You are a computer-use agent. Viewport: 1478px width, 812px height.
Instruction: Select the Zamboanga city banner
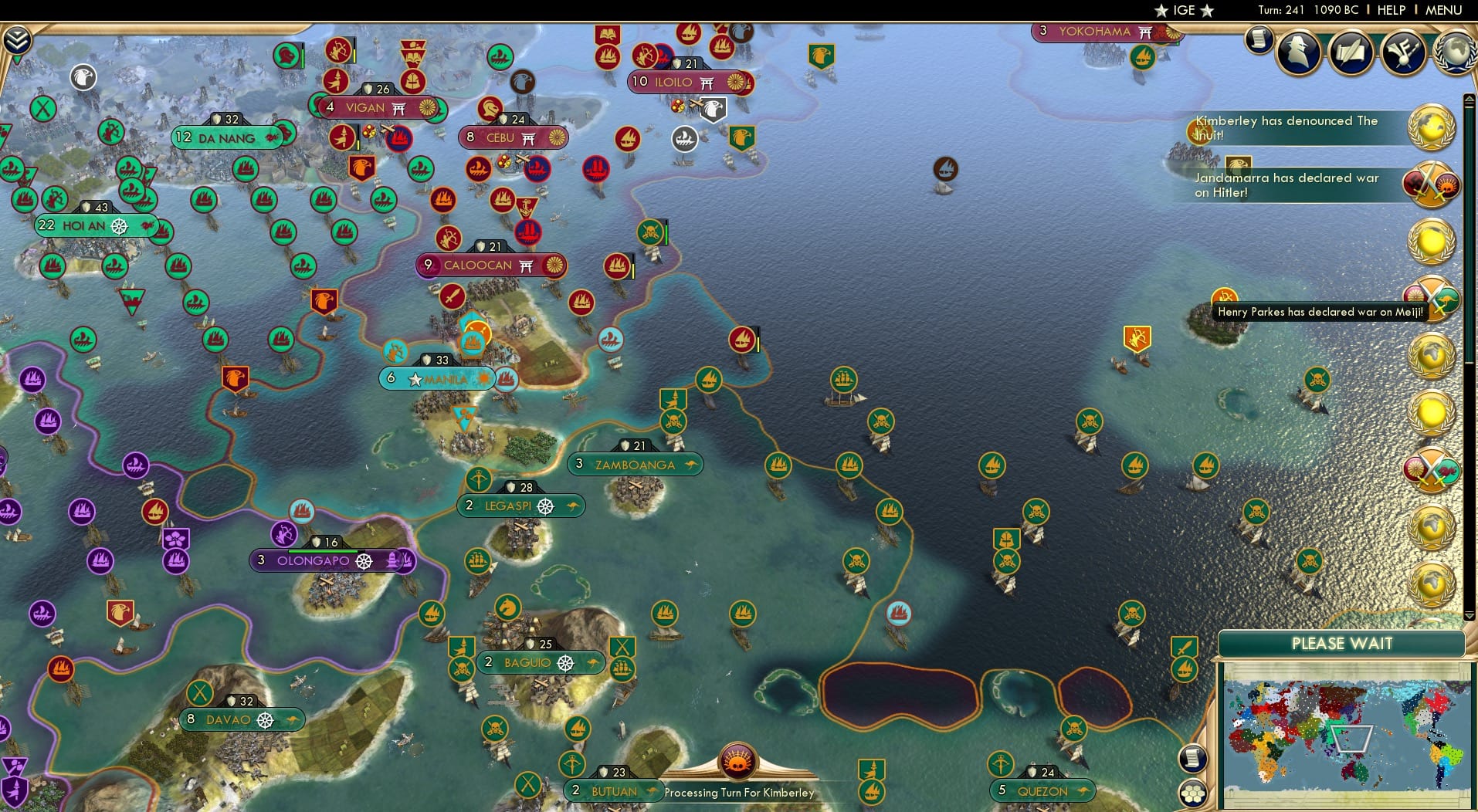click(x=636, y=464)
